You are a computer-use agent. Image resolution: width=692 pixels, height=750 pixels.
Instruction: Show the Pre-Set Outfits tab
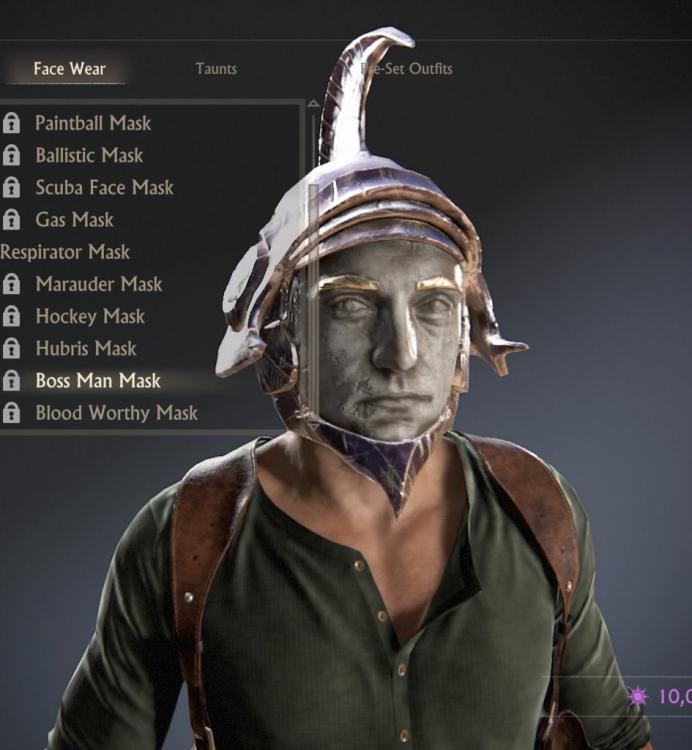tap(409, 69)
